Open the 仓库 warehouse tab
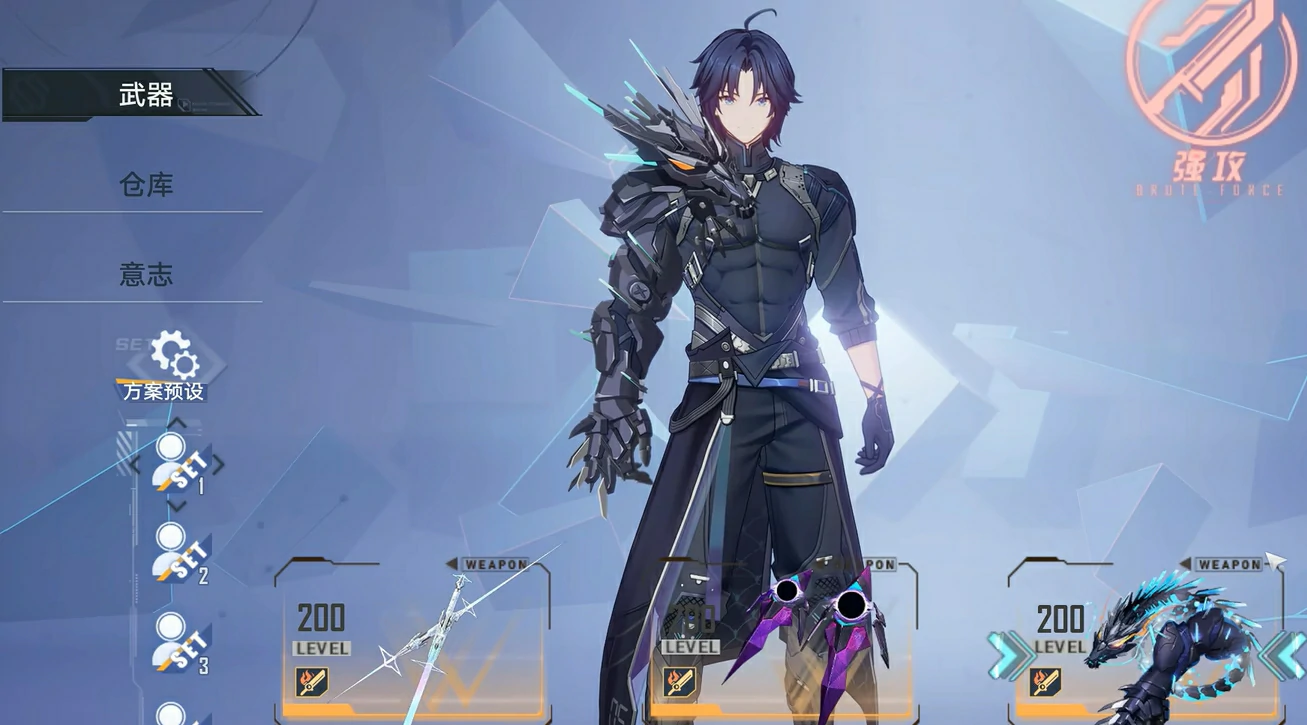Image resolution: width=1307 pixels, height=725 pixels. tap(145, 184)
